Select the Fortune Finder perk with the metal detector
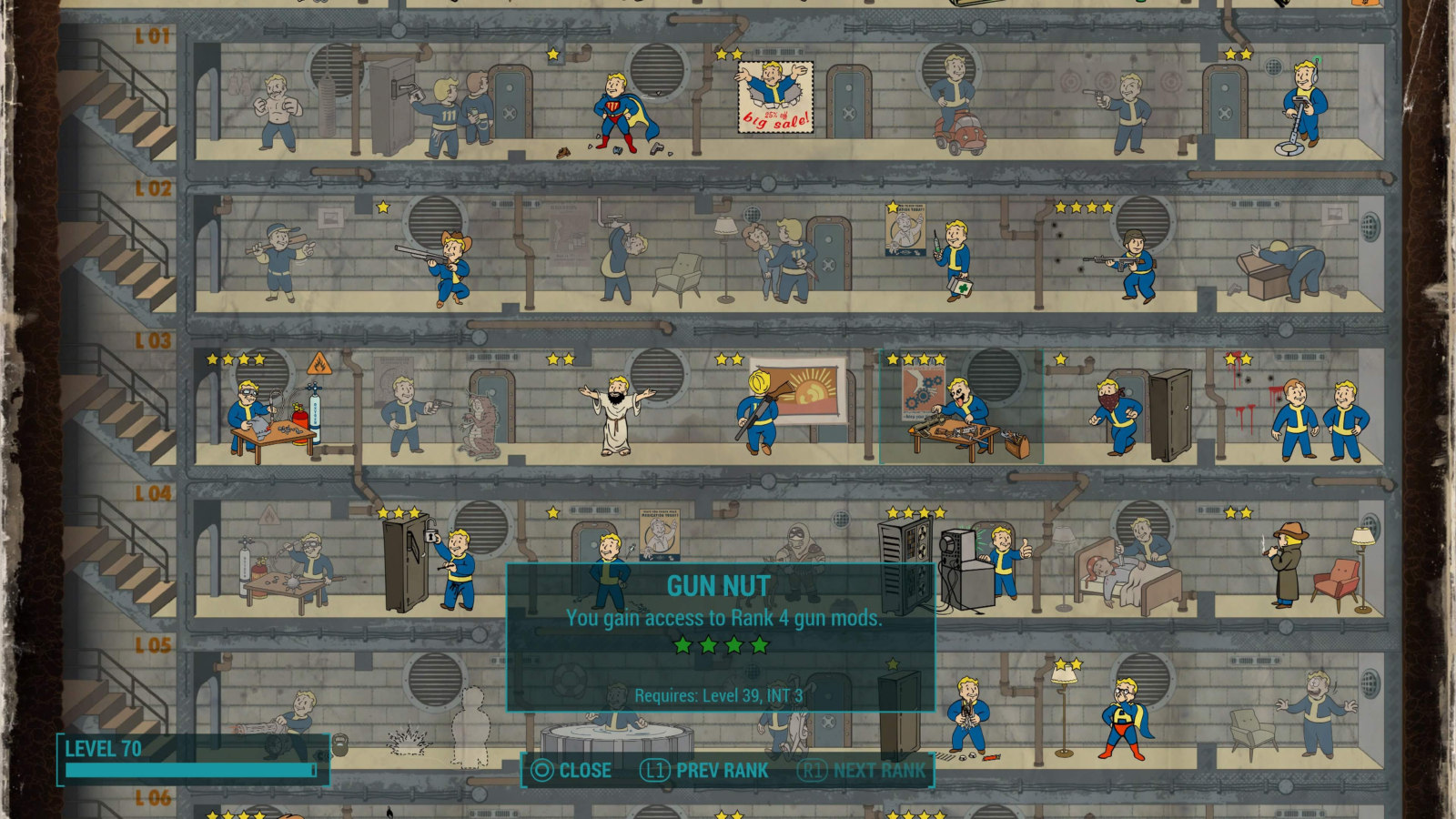Viewport: 1456px width, 819px height. pyautogui.click(x=1301, y=105)
